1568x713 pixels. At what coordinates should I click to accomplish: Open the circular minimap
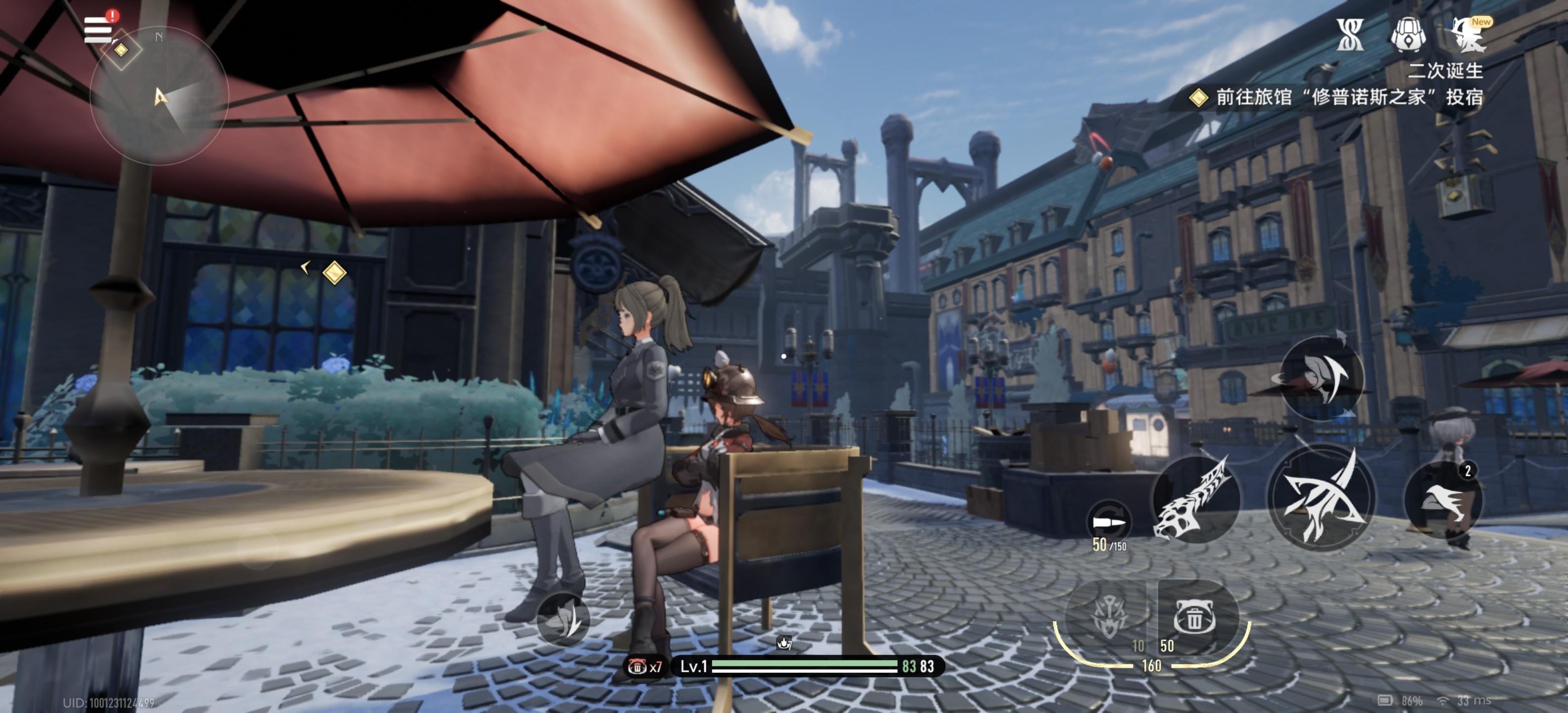point(159,96)
